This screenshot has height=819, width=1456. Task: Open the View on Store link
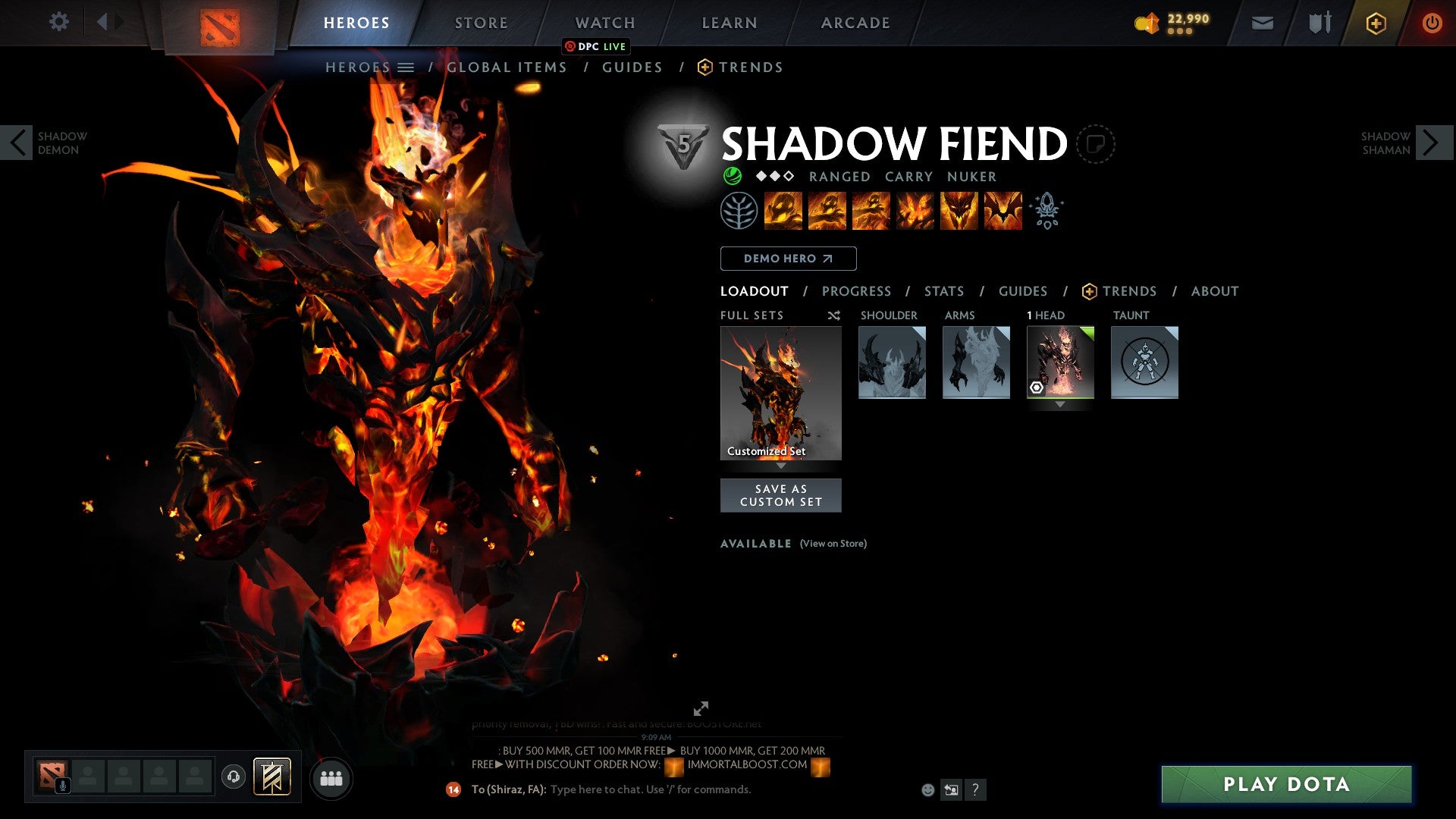[833, 544]
